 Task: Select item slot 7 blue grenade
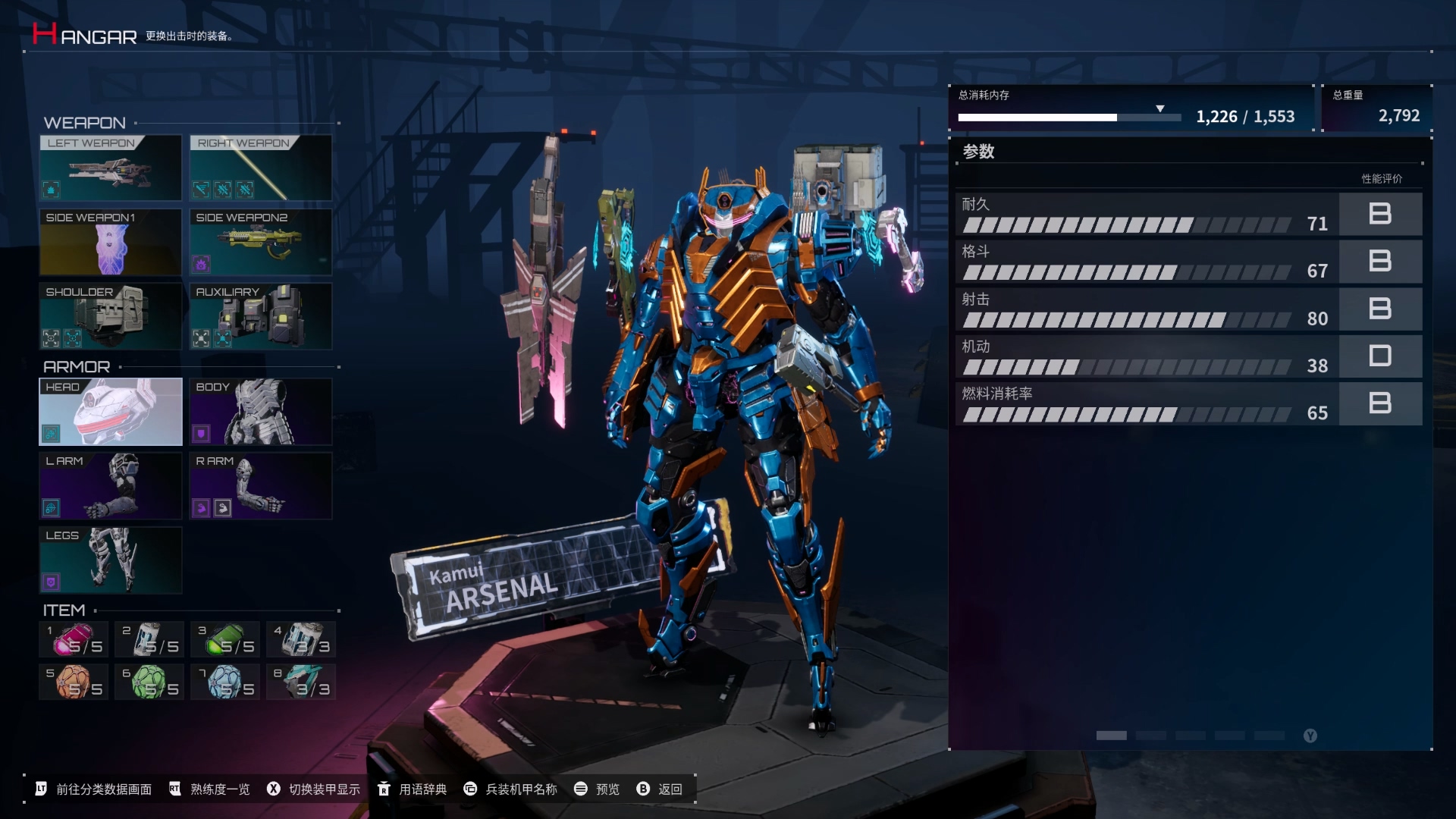(225, 682)
